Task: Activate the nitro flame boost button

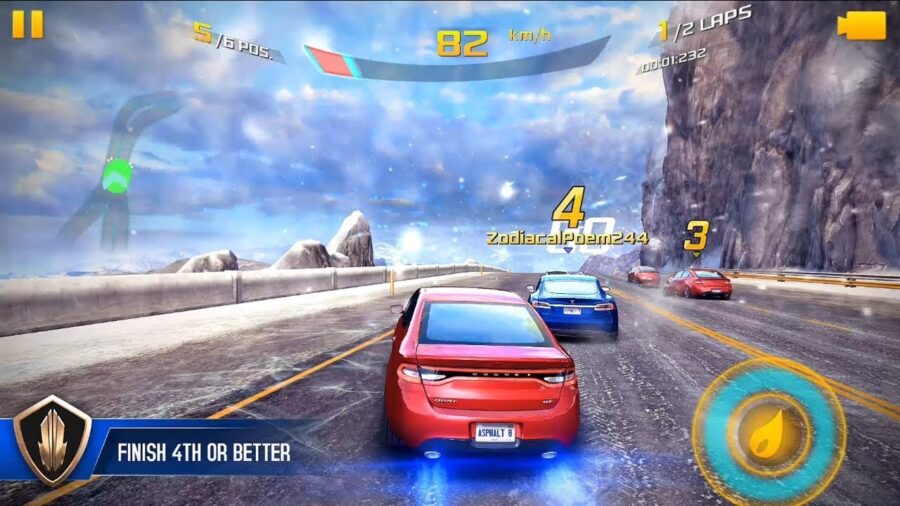Action: click(x=769, y=432)
